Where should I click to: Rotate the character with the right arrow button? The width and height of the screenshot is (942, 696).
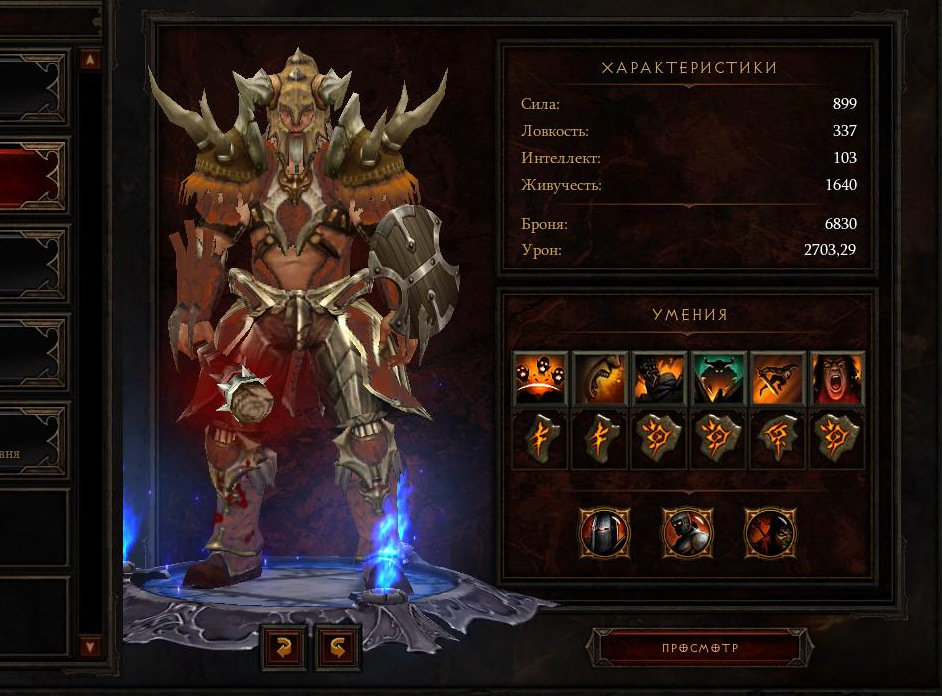click(338, 647)
